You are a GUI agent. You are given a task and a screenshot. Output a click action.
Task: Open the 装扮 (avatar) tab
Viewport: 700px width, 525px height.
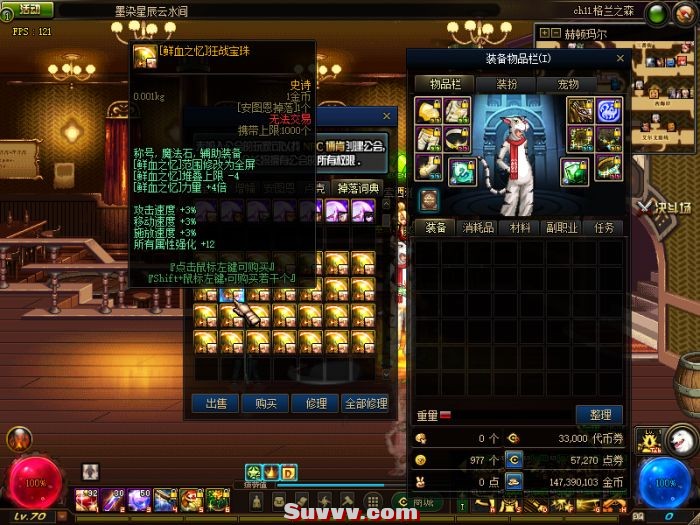[507, 85]
